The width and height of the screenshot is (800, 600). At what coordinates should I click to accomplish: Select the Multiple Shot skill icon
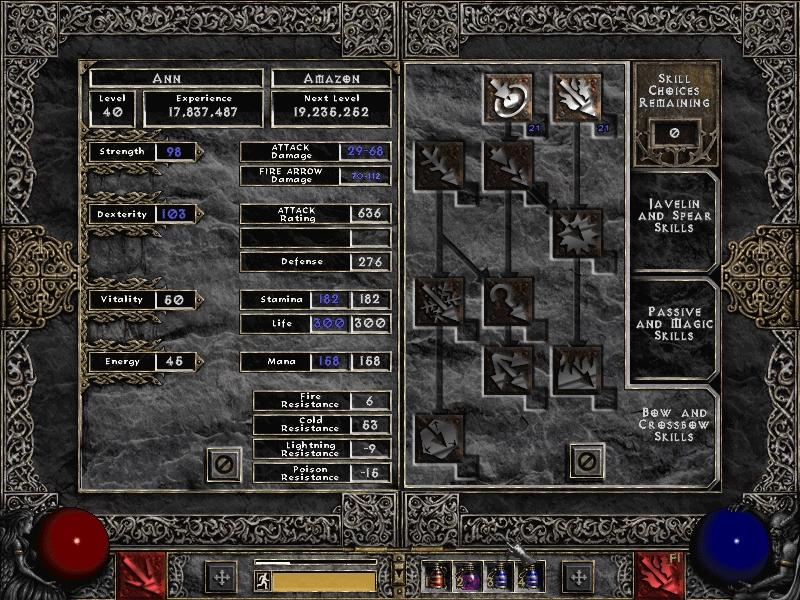click(508, 164)
